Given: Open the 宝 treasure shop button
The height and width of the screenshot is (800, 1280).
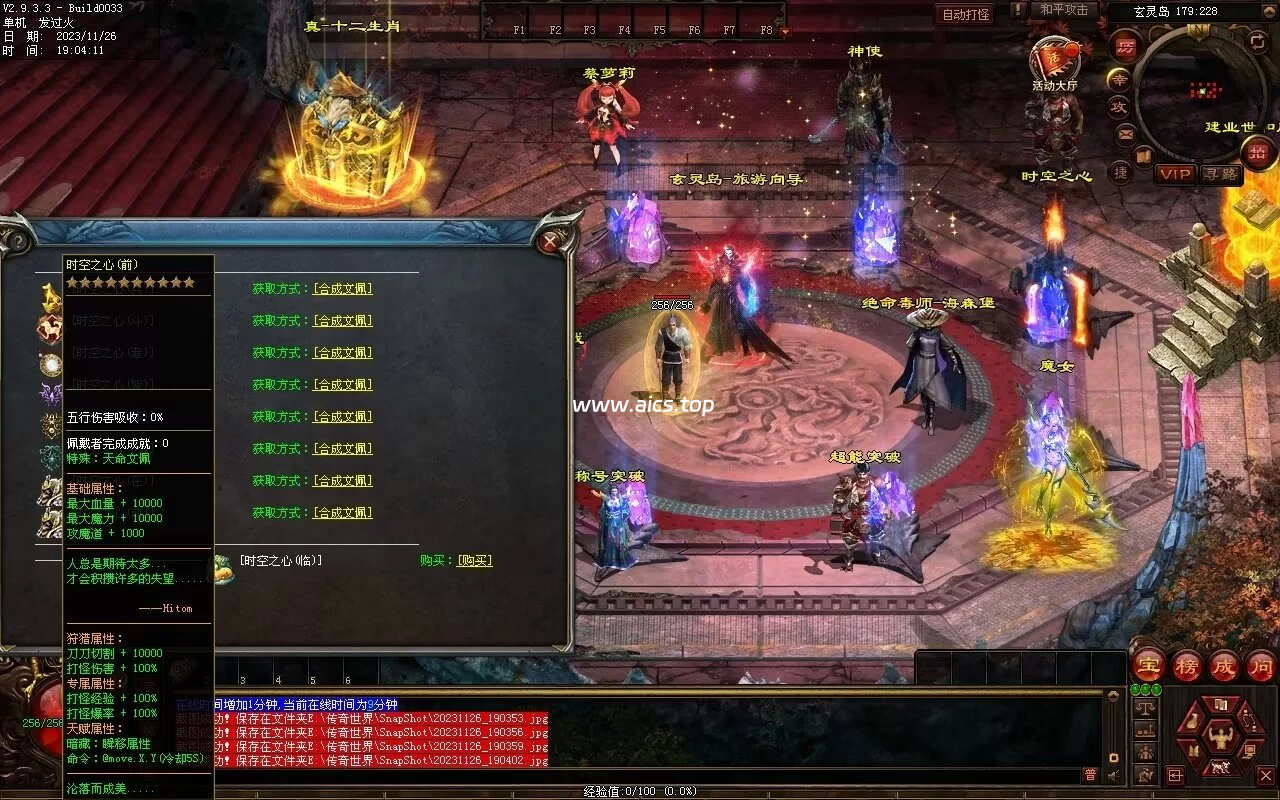Looking at the screenshot, I should click(x=1148, y=665).
